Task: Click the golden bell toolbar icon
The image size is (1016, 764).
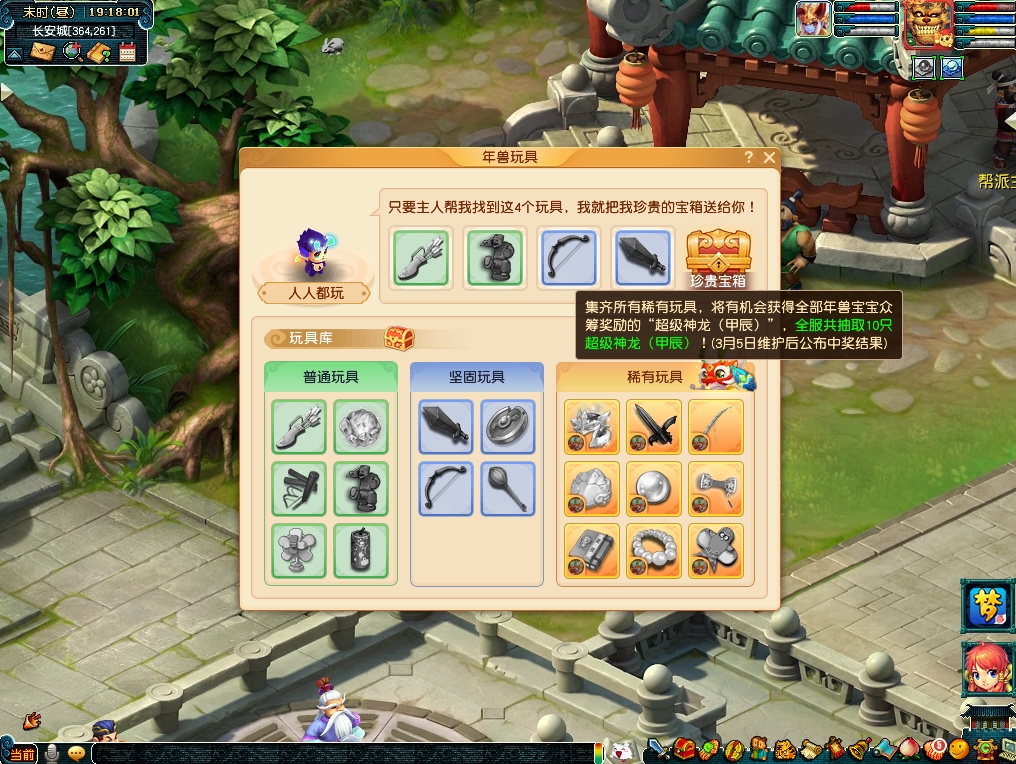Action: click(859, 750)
